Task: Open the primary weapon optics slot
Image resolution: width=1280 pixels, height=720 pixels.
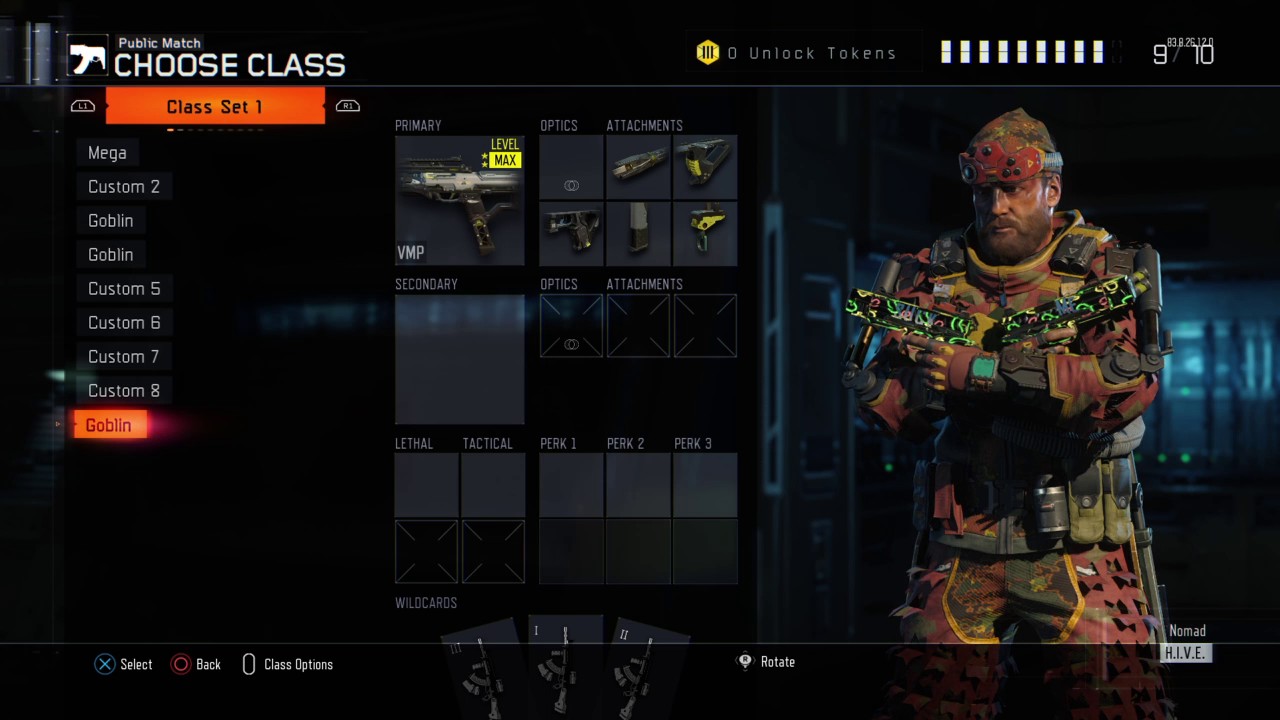Action: point(571,167)
